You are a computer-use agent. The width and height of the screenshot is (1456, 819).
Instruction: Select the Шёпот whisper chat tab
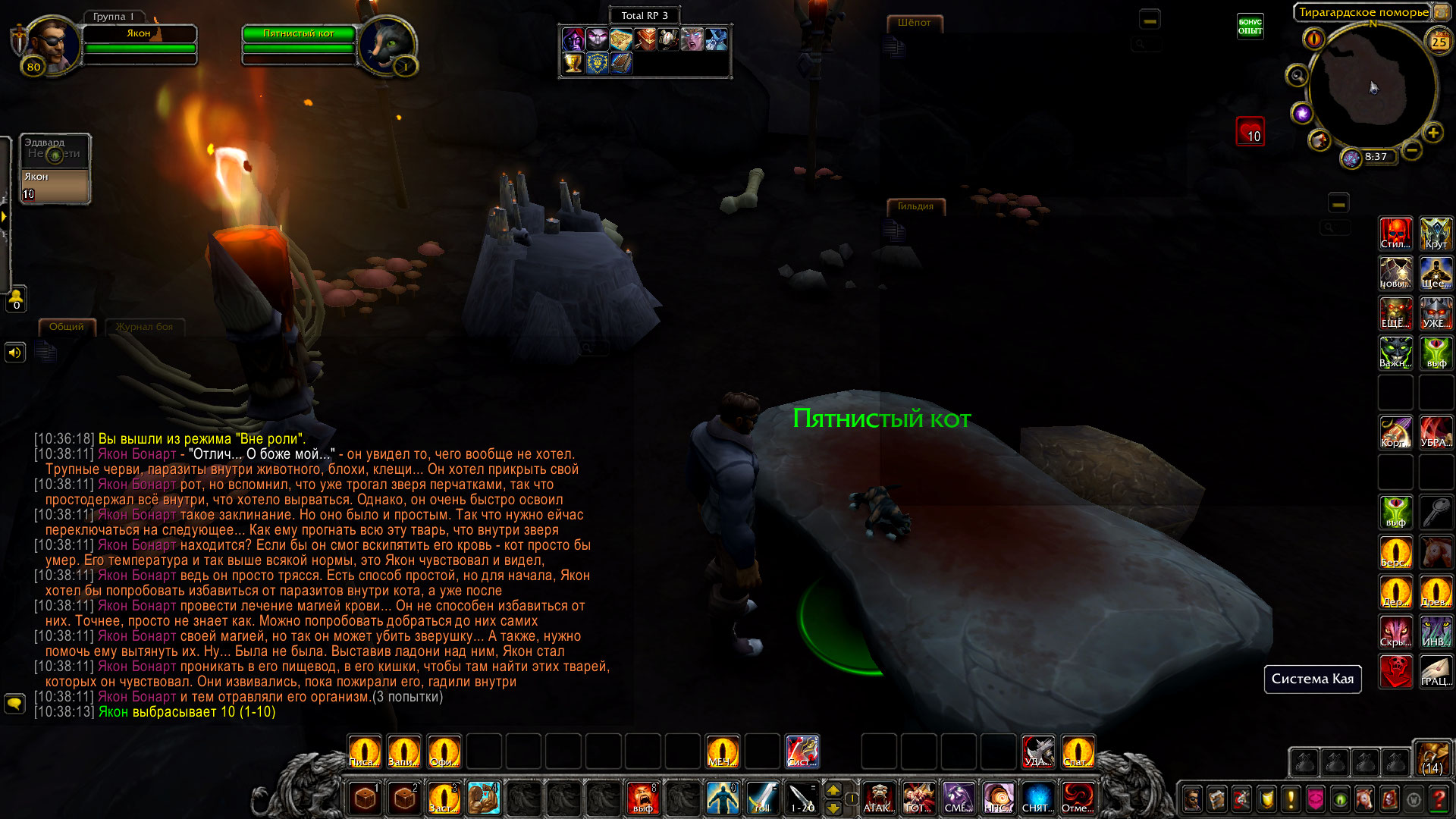pos(914,23)
